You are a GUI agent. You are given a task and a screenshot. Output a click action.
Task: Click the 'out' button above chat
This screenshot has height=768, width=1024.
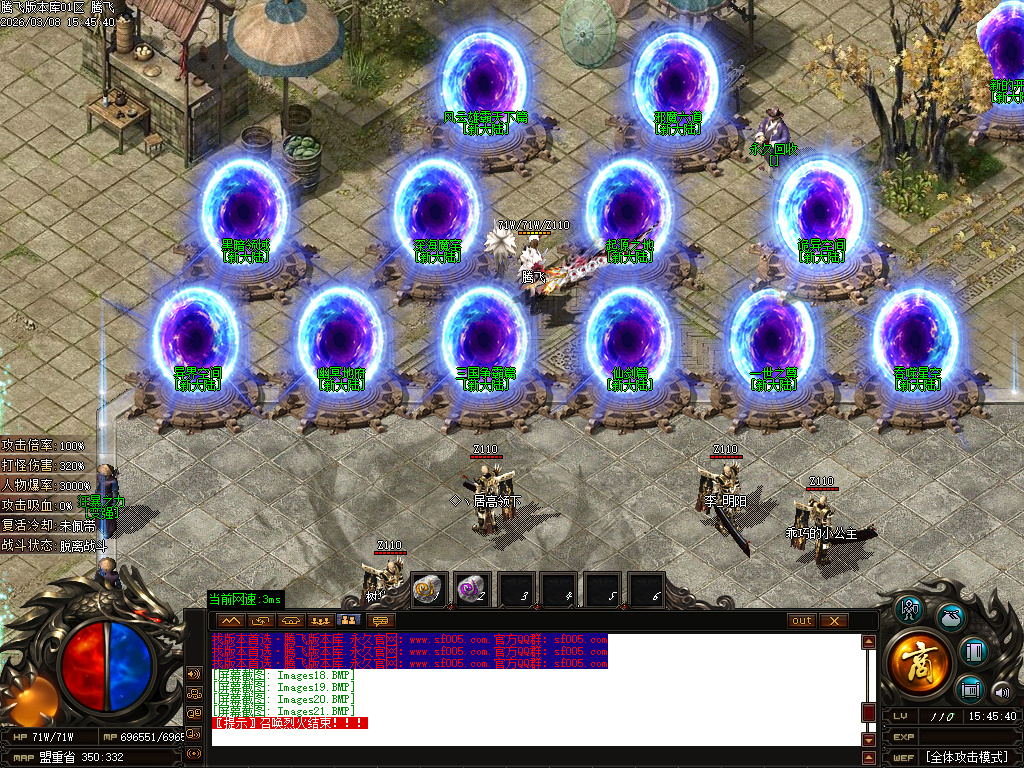[x=802, y=621]
